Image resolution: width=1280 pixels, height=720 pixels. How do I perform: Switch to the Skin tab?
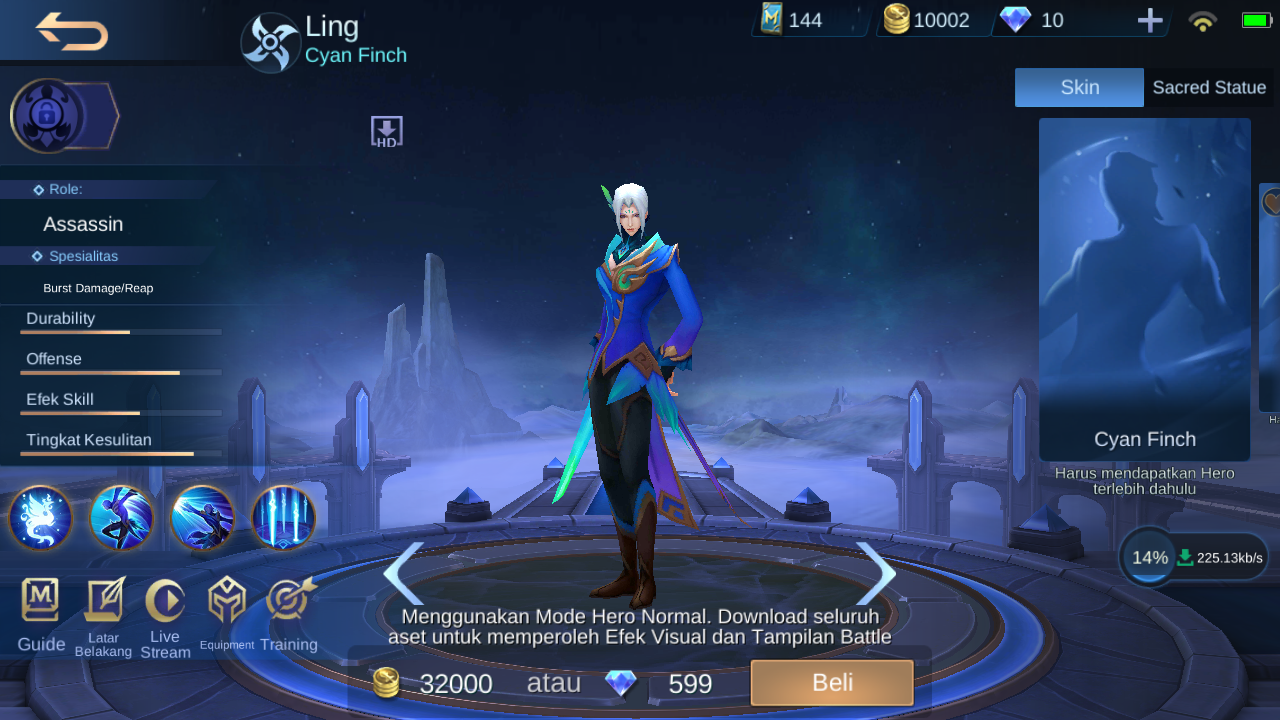click(x=1079, y=87)
